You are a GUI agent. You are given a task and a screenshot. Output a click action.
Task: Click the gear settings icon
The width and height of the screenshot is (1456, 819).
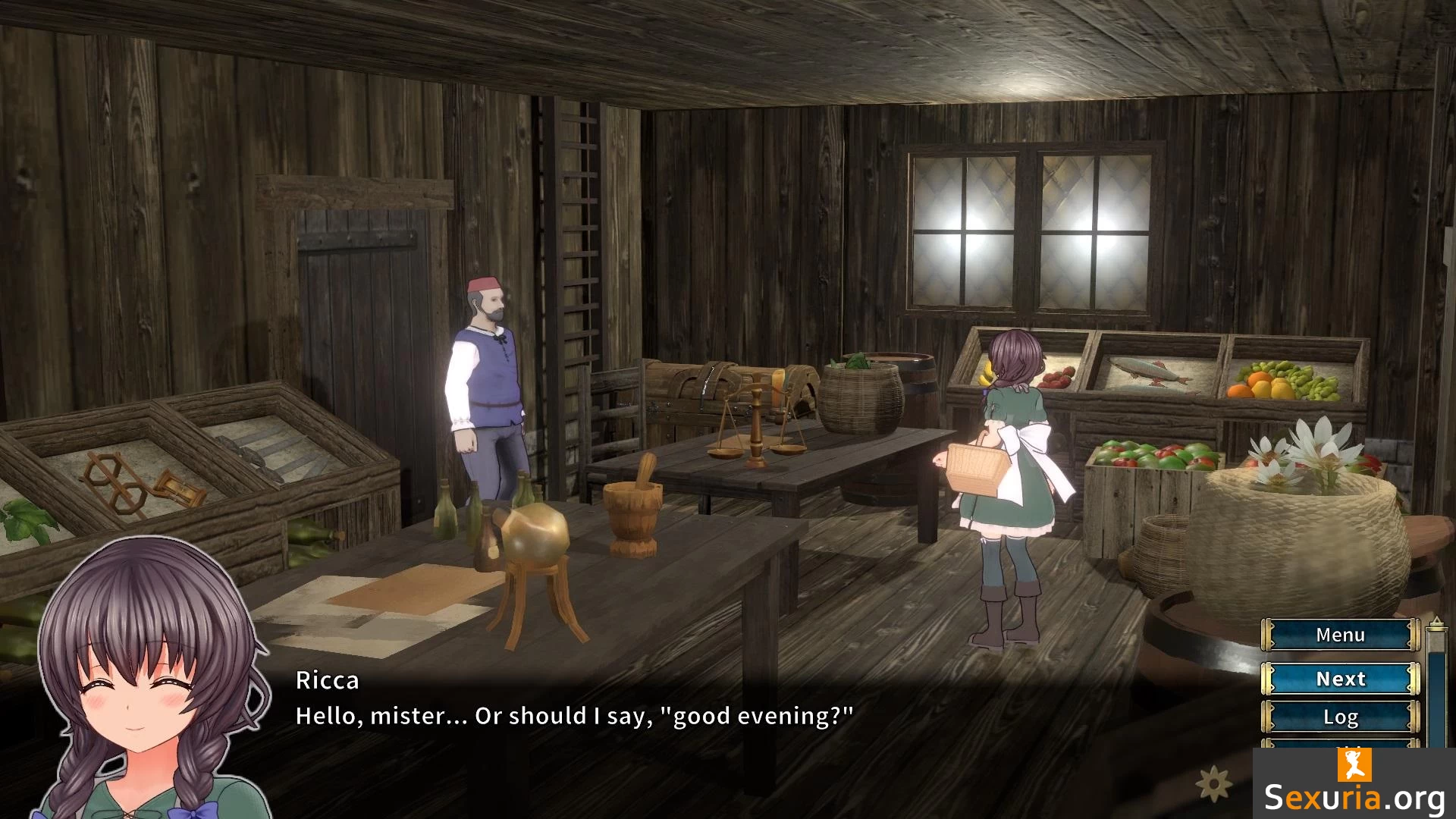(1213, 783)
